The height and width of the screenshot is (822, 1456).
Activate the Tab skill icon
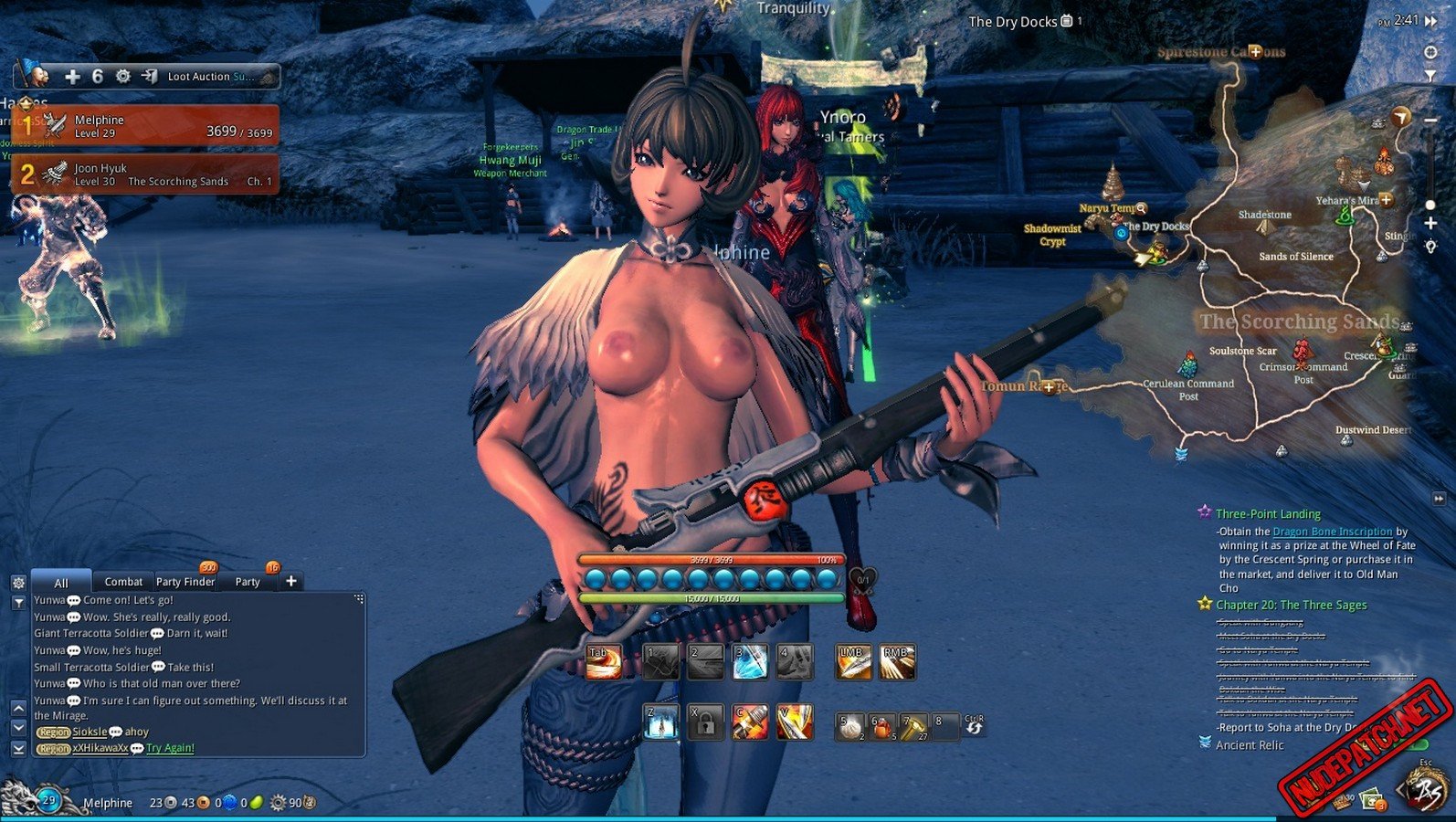point(603,662)
